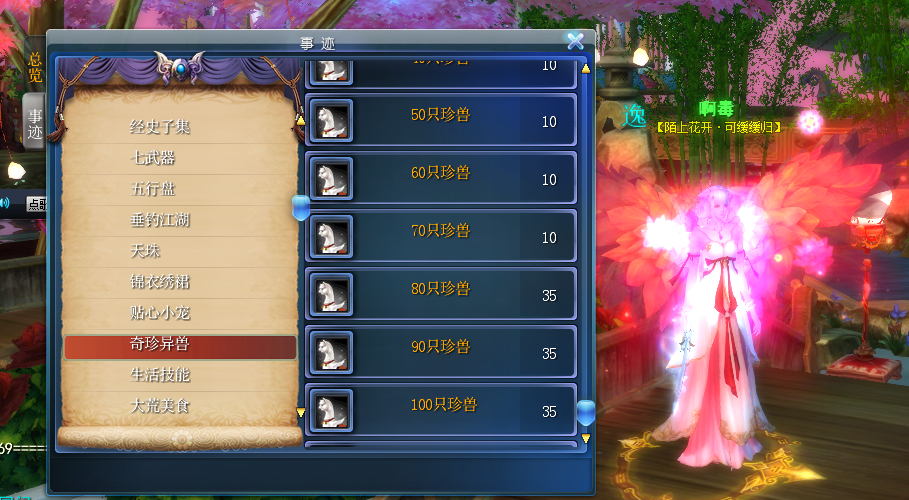Close the 事迹 window
Image resolution: width=909 pixels, height=500 pixels.
pyautogui.click(x=575, y=41)
